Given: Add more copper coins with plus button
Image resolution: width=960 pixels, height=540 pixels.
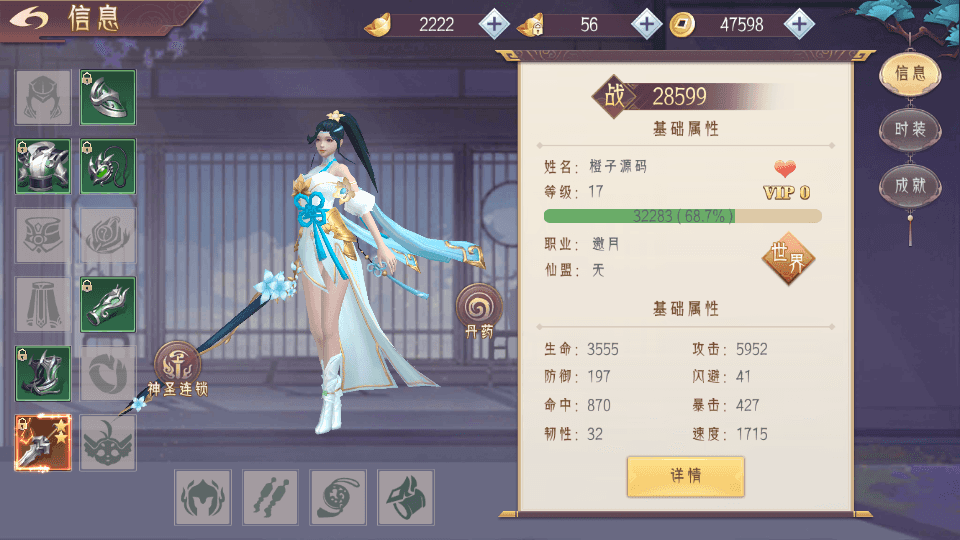Looking at the screenshot, I should (x=798, y=24).
